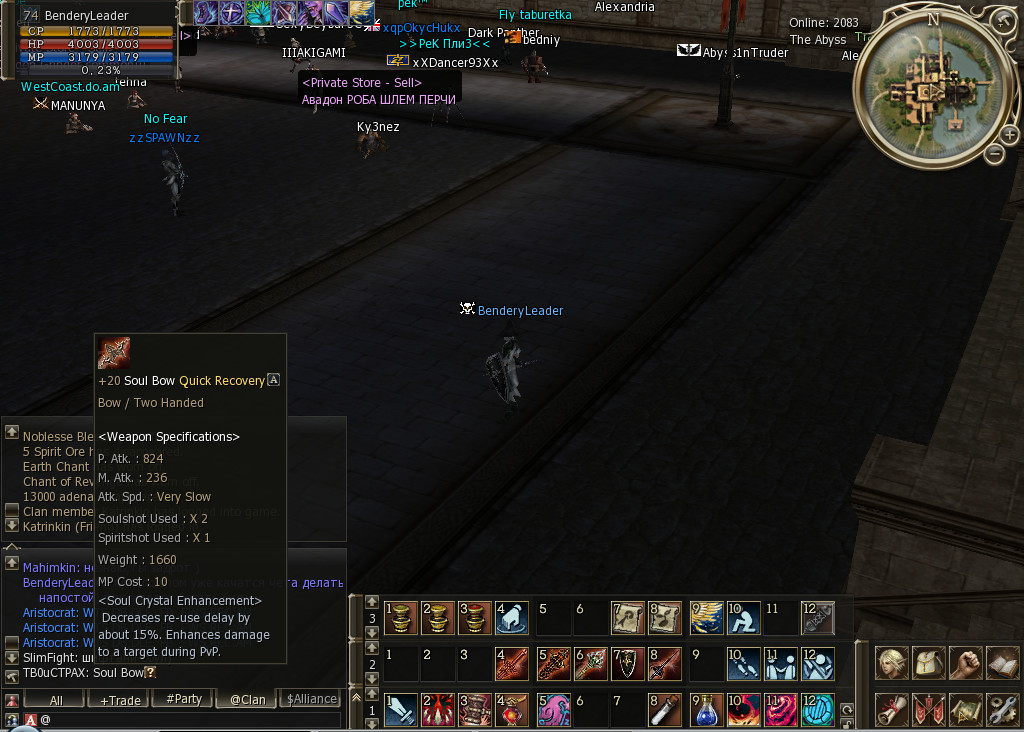Screen dimensions: 1024x732
Task: Show the $Alliance chat tab
Action: [311, 699]
